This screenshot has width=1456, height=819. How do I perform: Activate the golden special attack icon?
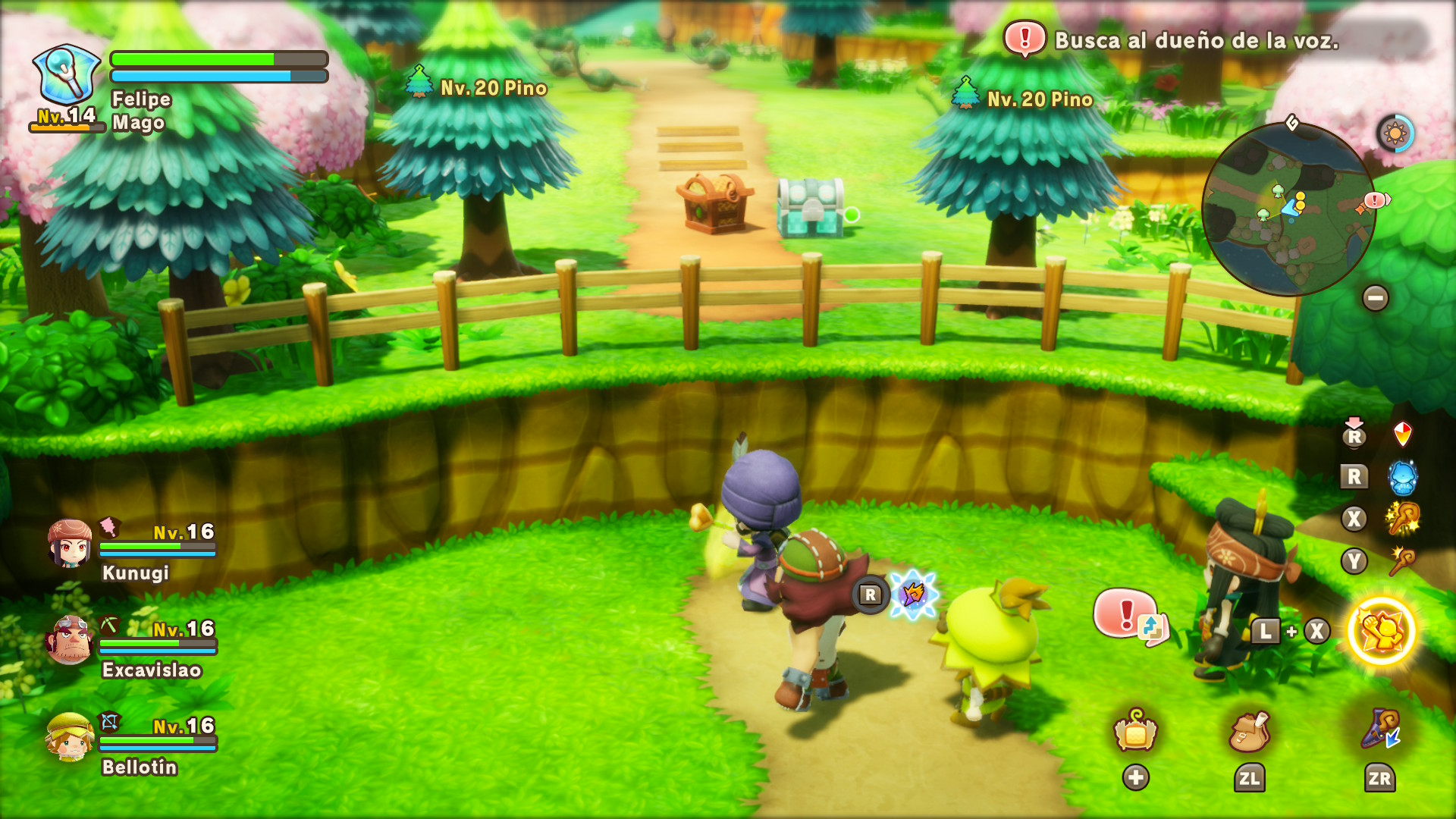point(1381,631)
